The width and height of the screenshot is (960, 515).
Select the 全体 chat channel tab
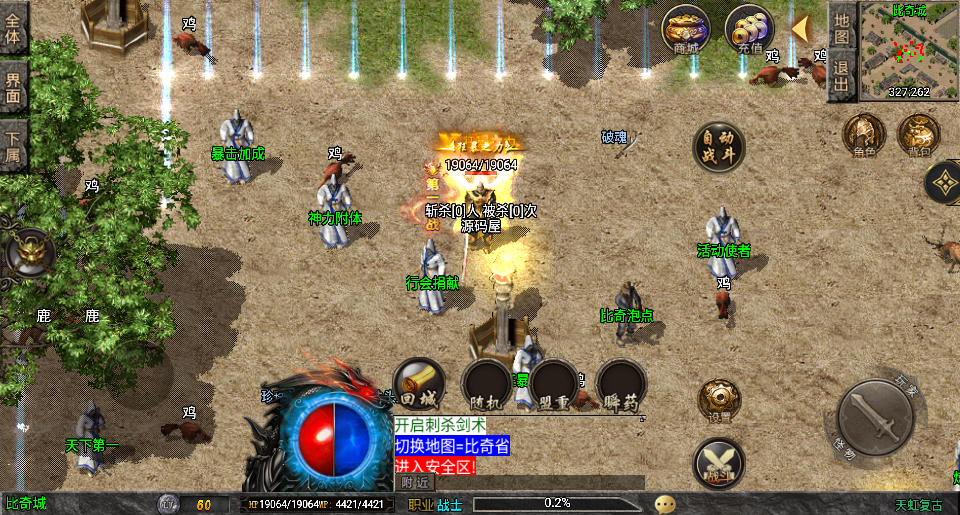coord(14,29)
